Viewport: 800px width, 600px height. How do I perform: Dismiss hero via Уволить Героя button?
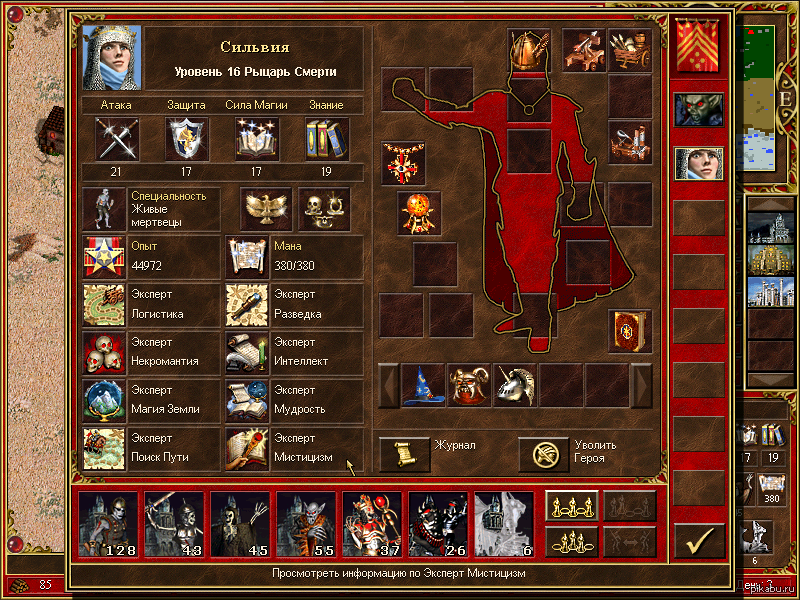click(x=544, y=454)
